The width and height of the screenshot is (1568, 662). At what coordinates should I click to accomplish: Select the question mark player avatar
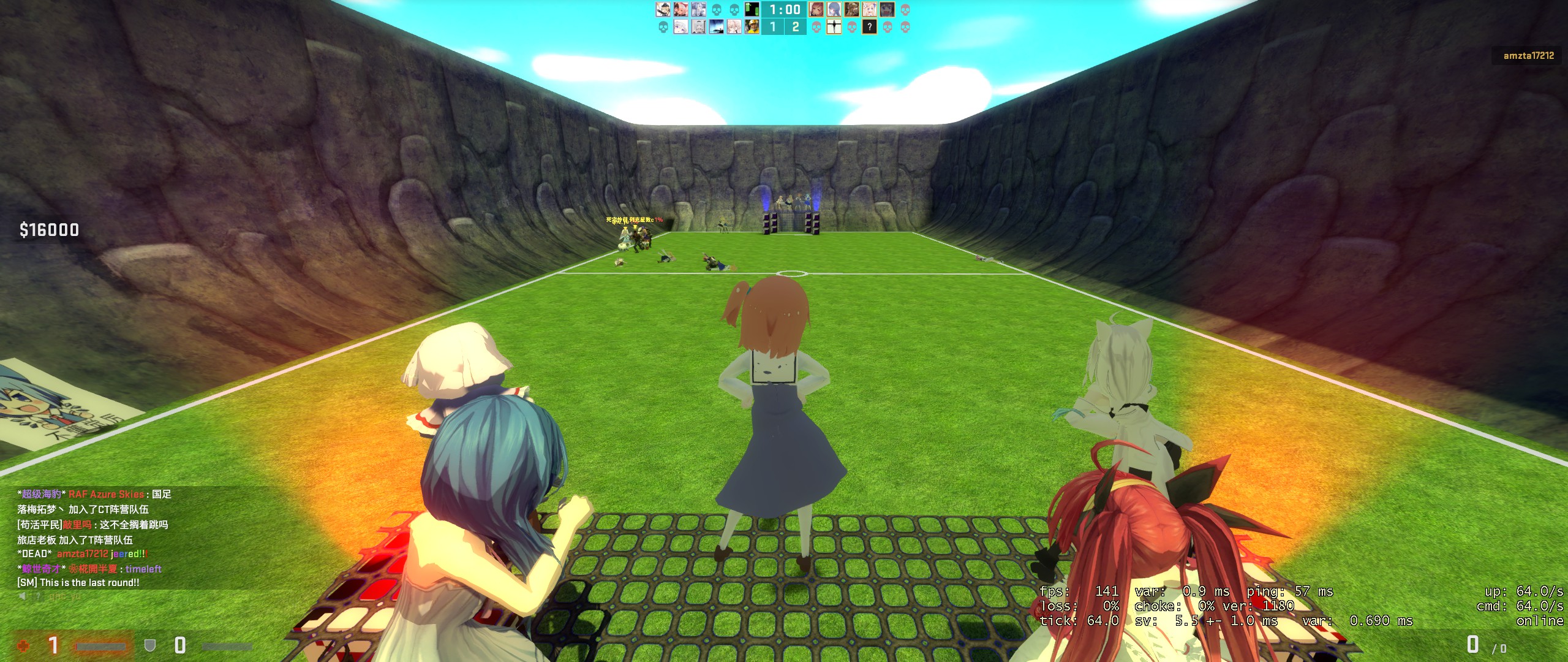(x=869, y=26)
